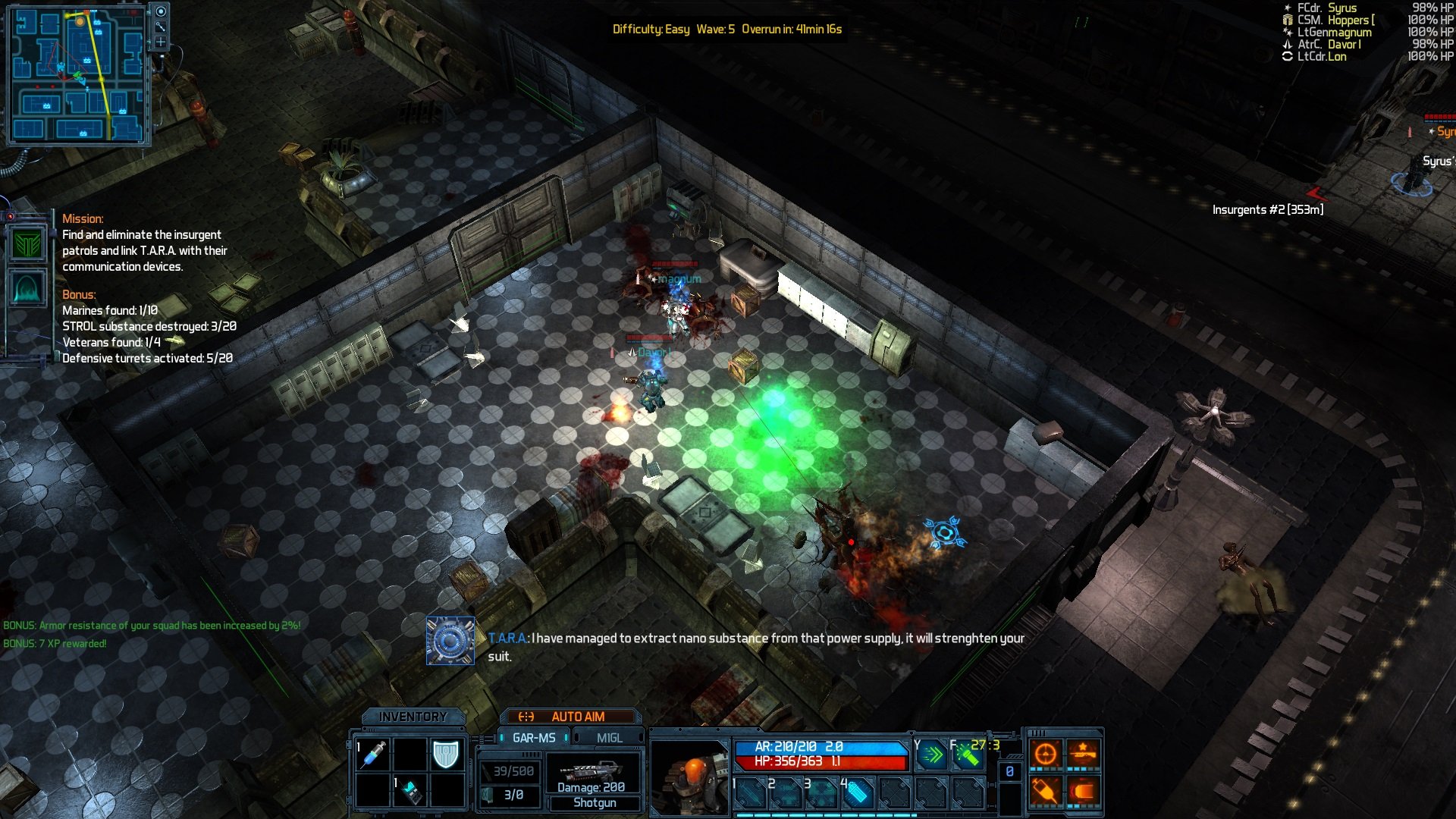Click the minimap's plus zoom button

click(161, 42)
